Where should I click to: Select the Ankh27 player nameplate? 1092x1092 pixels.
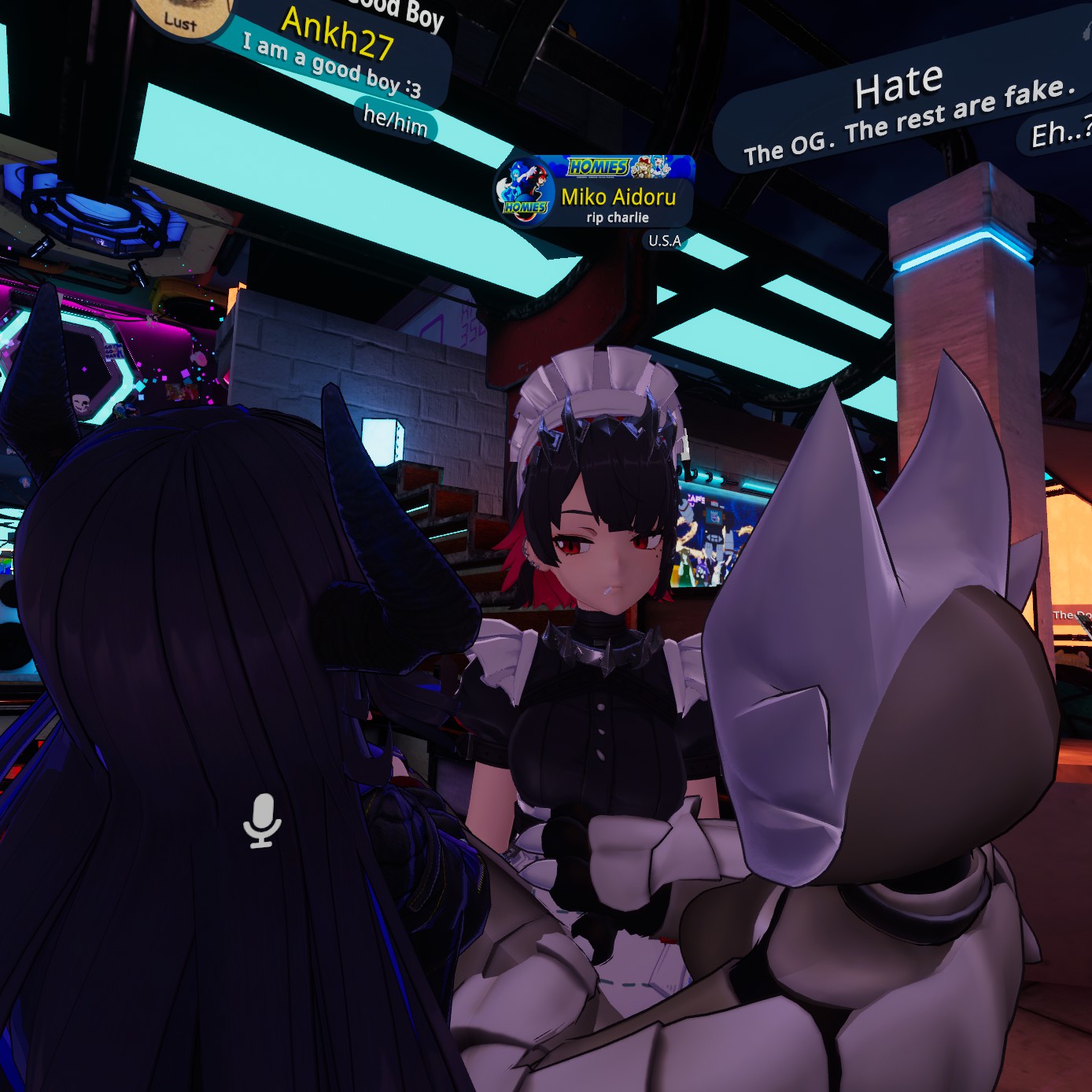(338, 35)
